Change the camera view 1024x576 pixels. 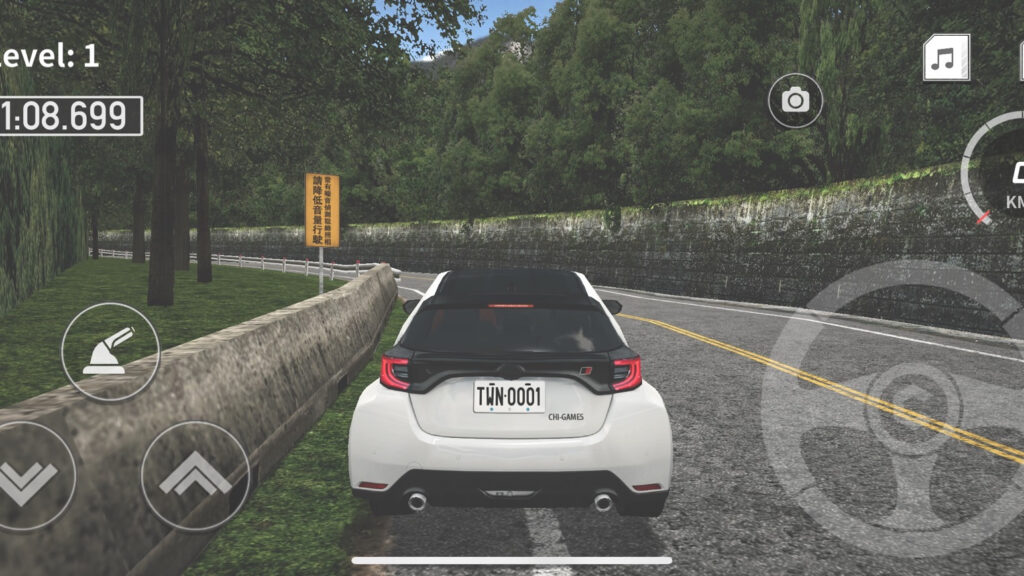(795, 100)
